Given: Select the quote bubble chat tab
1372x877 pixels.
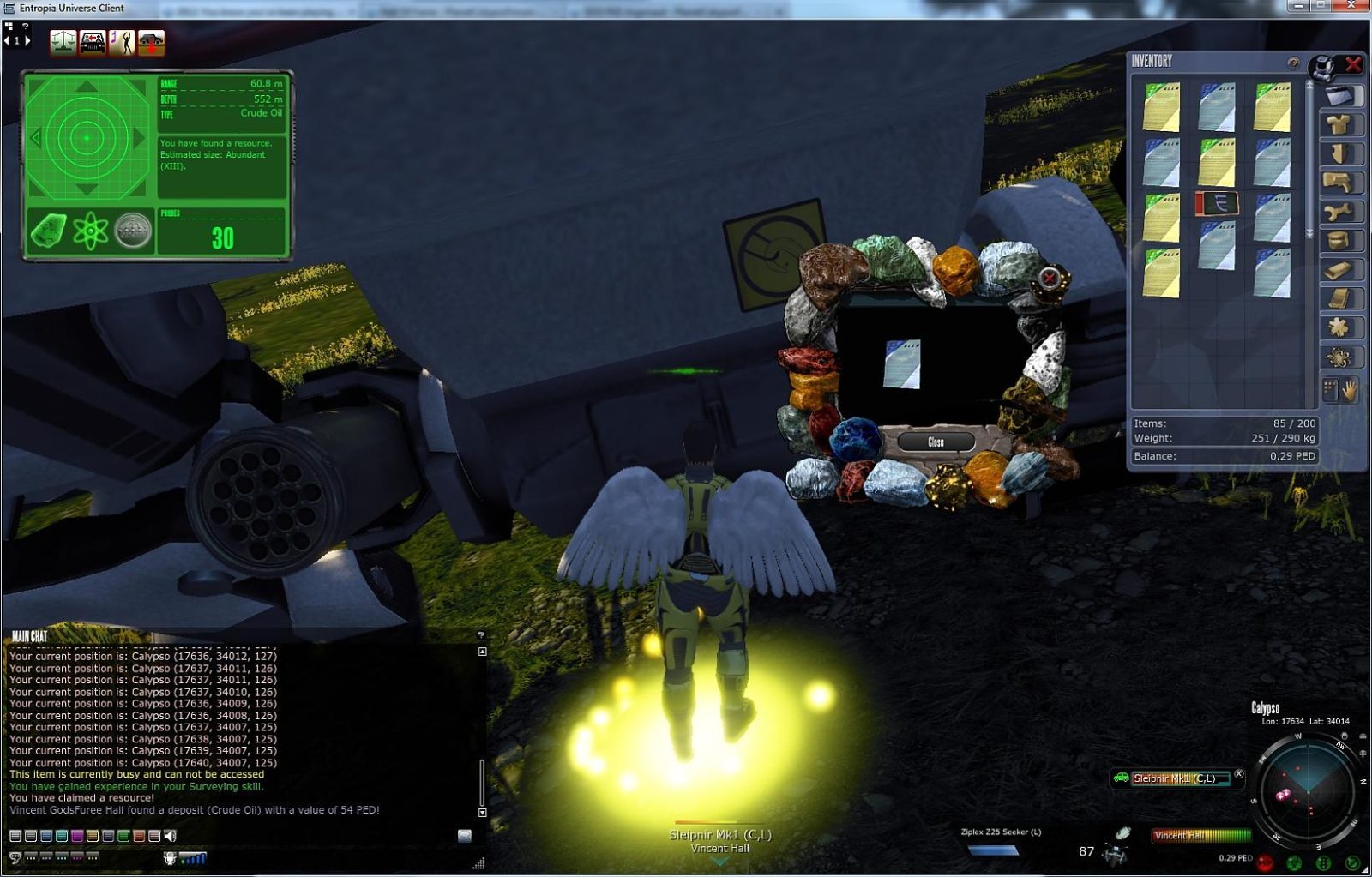Looking at the screenshot, I should pos(15,857).
